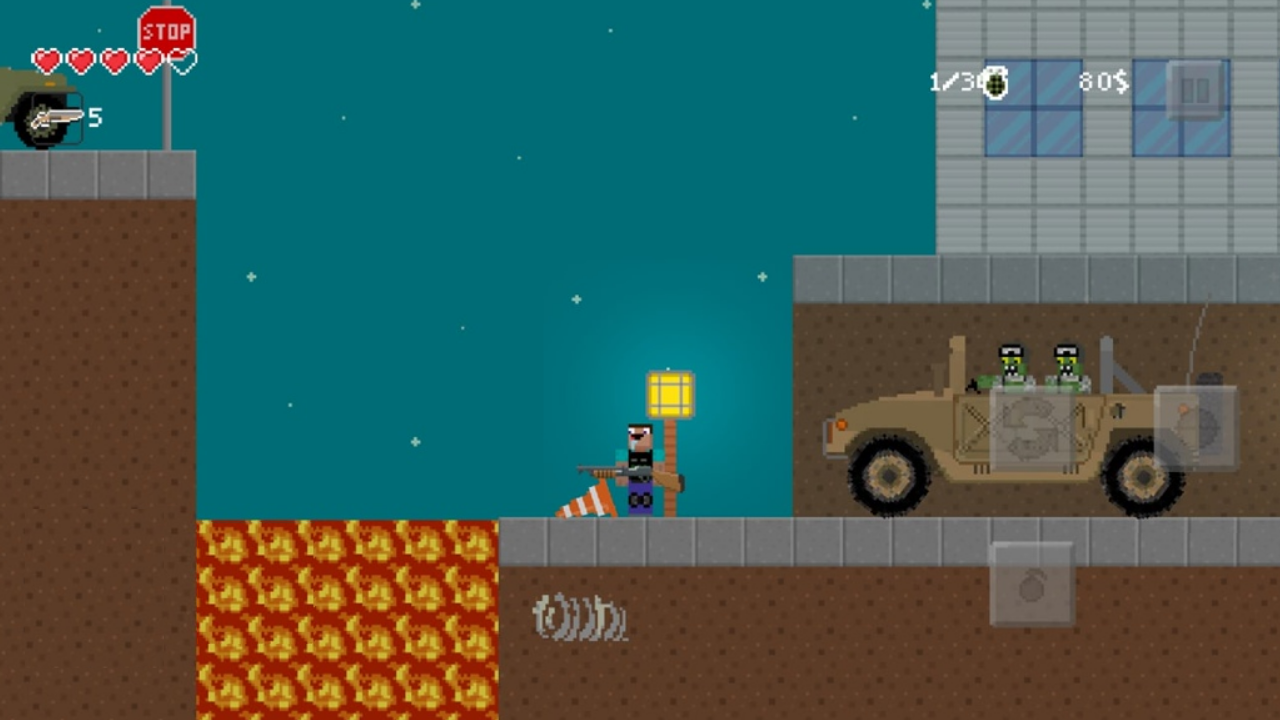Image resolution: width=1280 pixels, height=720 pixels.
Task: Click the grenade icon next to 1/3 counter
Action: pos(996,83)
